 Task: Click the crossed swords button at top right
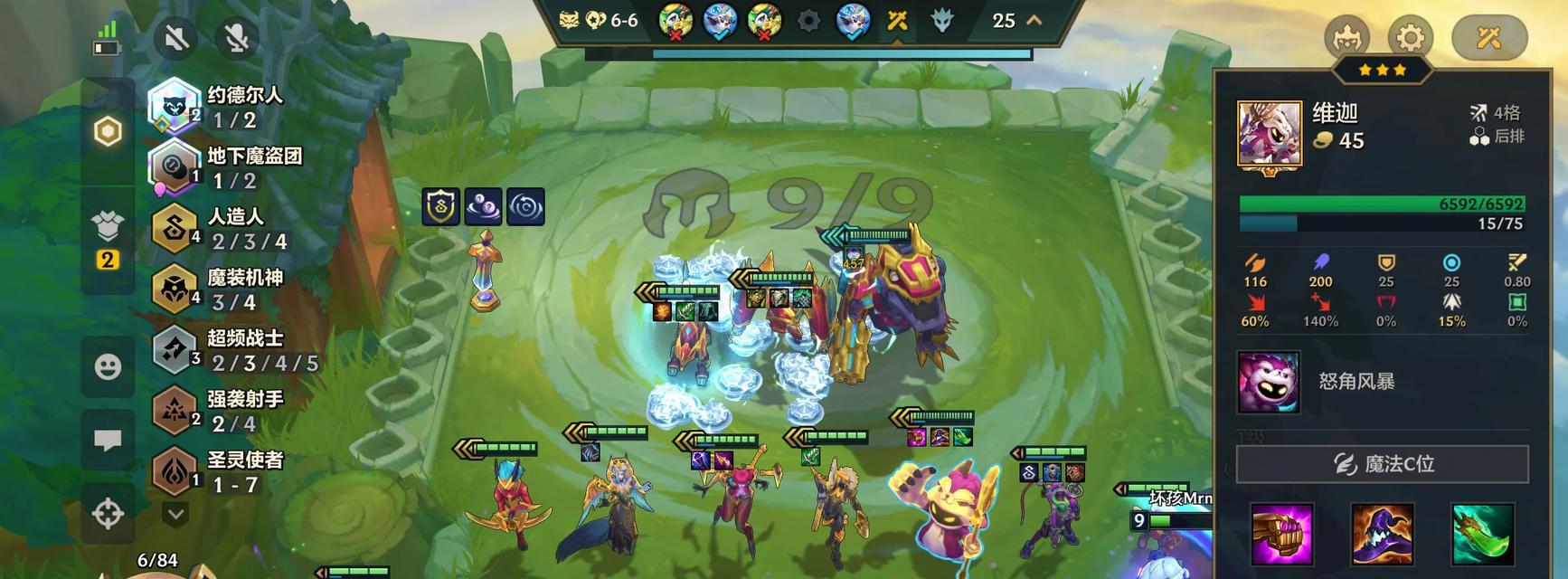point(1488,38)
